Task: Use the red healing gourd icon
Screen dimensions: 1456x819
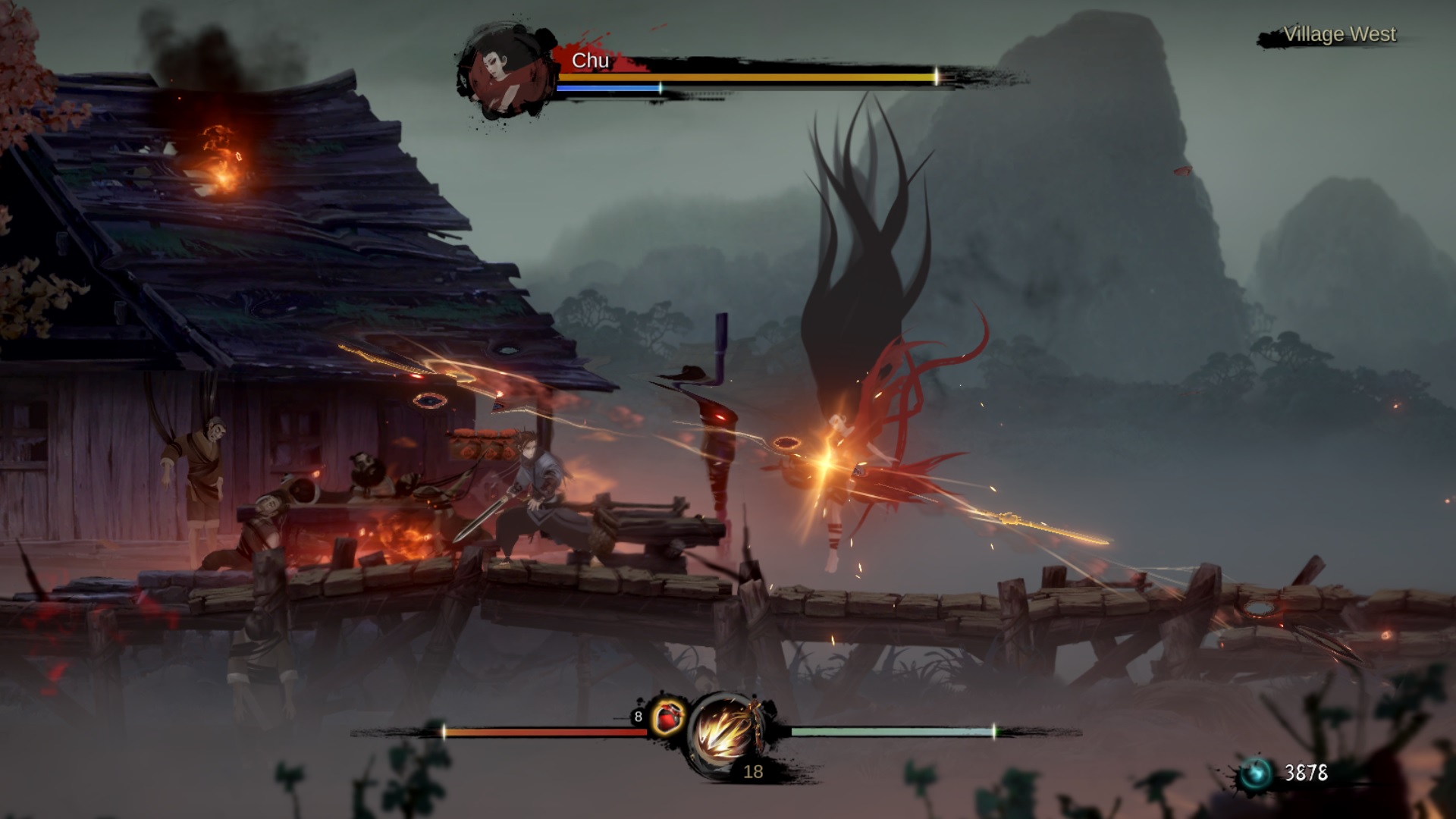Action: pyautogui.click(x=667, y=717)
